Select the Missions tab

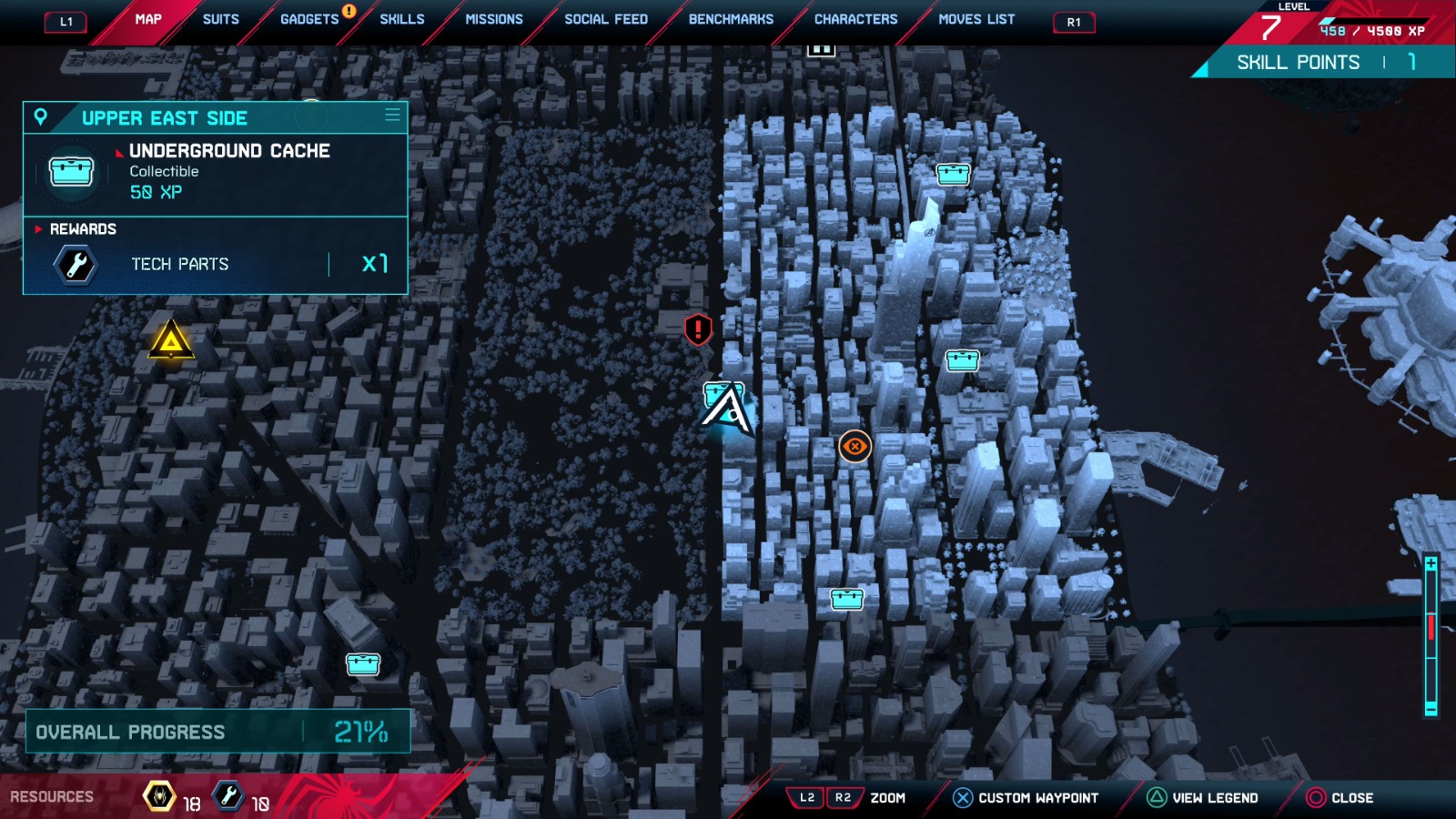click(x=494, y=19)
